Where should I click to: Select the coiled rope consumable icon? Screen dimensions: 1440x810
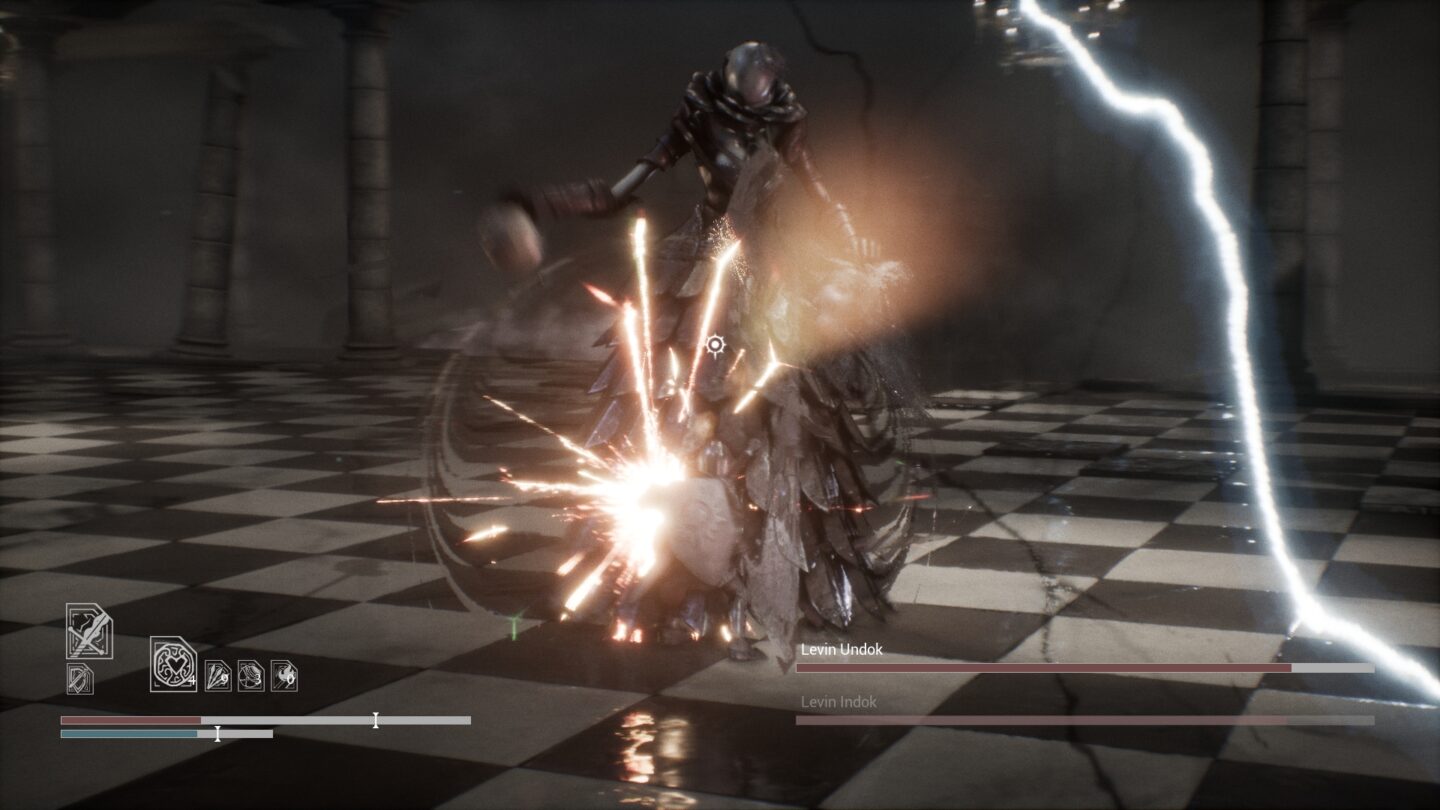250,675
